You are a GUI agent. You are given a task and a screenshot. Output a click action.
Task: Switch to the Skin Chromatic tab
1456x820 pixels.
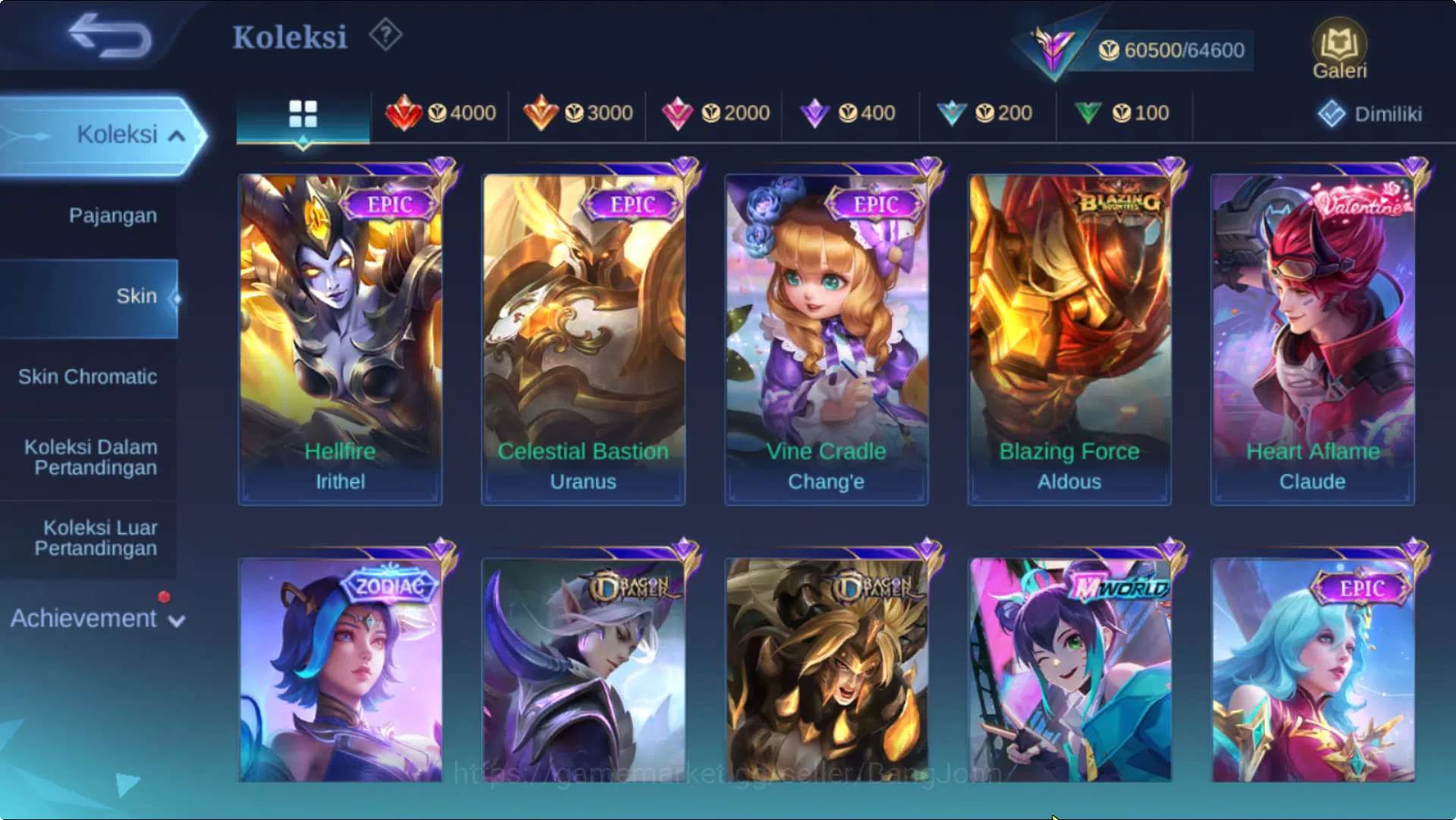pos(89,376)
